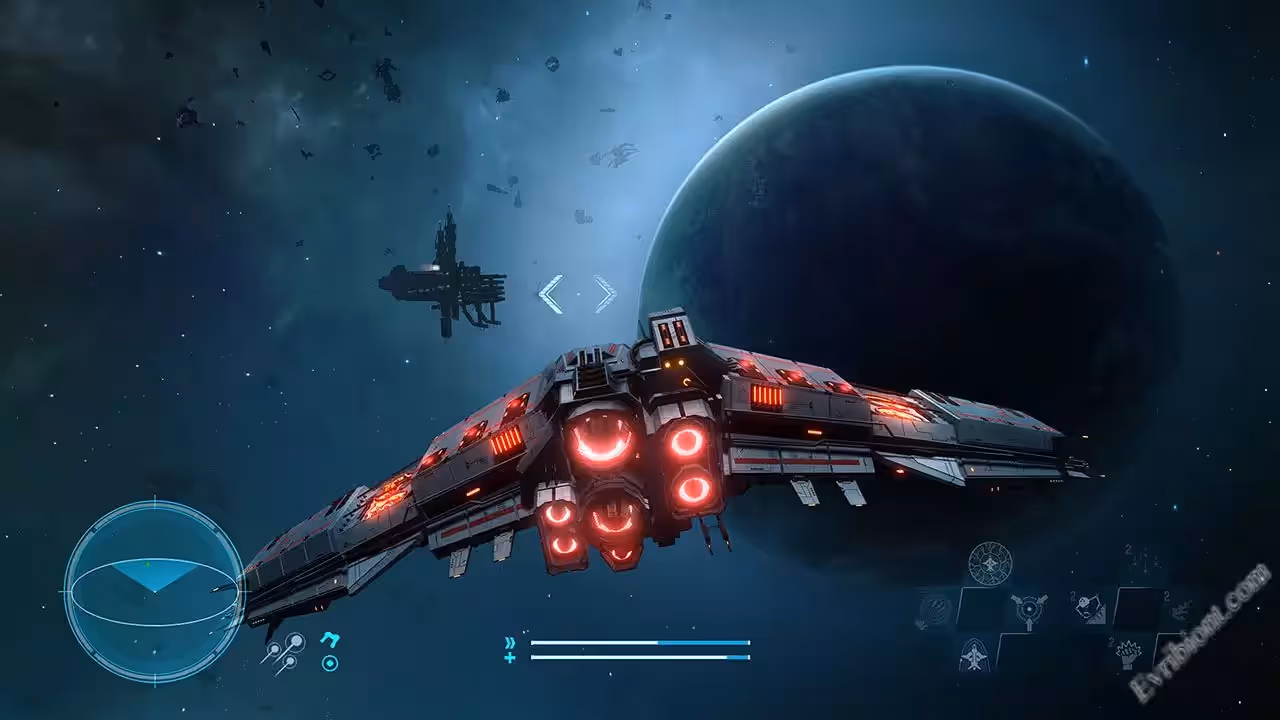This screenshot has width=1280, height=720.
Task: Click the cyan concentric-circle target icon
Action: click(329, 662)
